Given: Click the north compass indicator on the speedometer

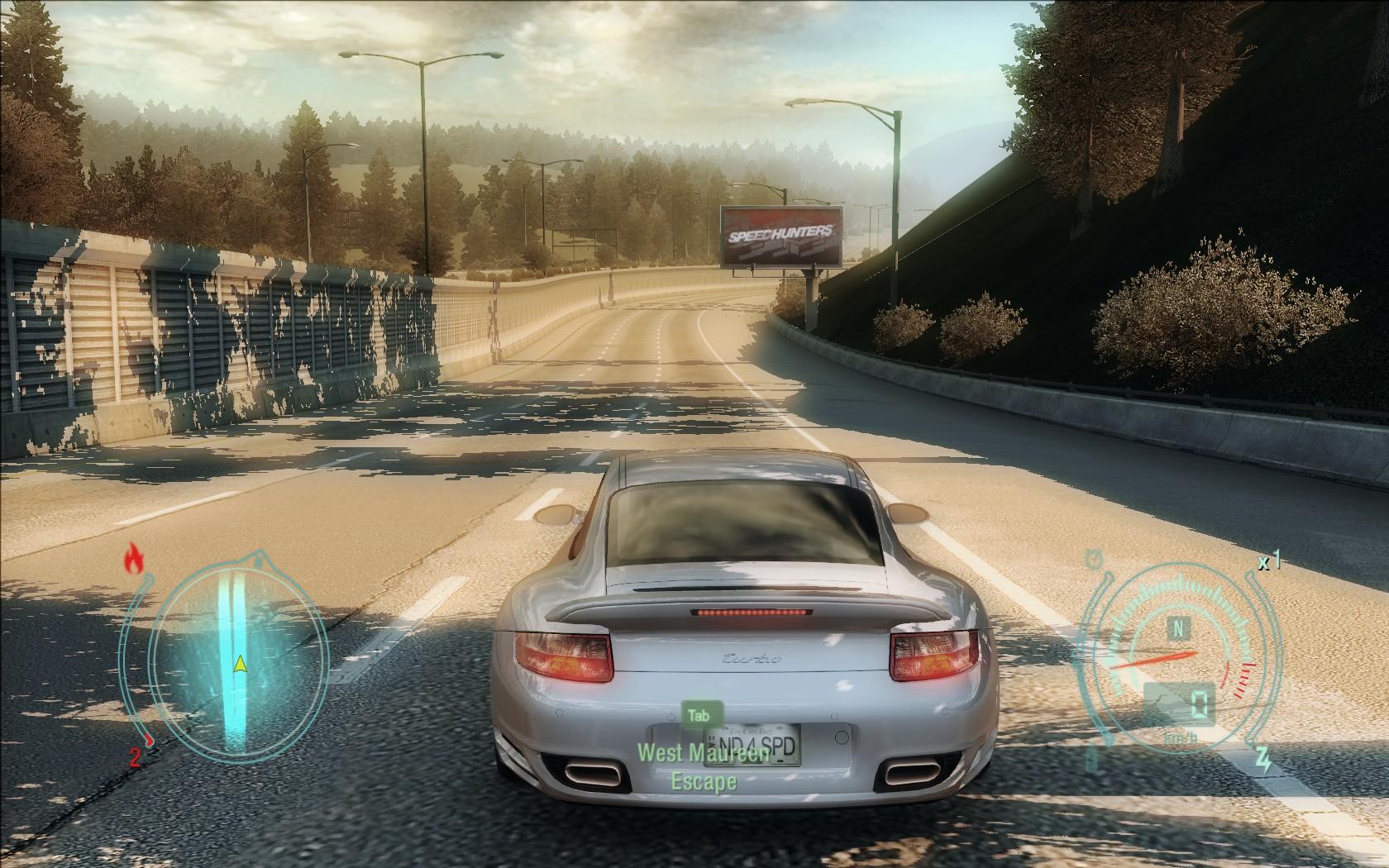Looking at the screenshot, I should coord(1180,628).
